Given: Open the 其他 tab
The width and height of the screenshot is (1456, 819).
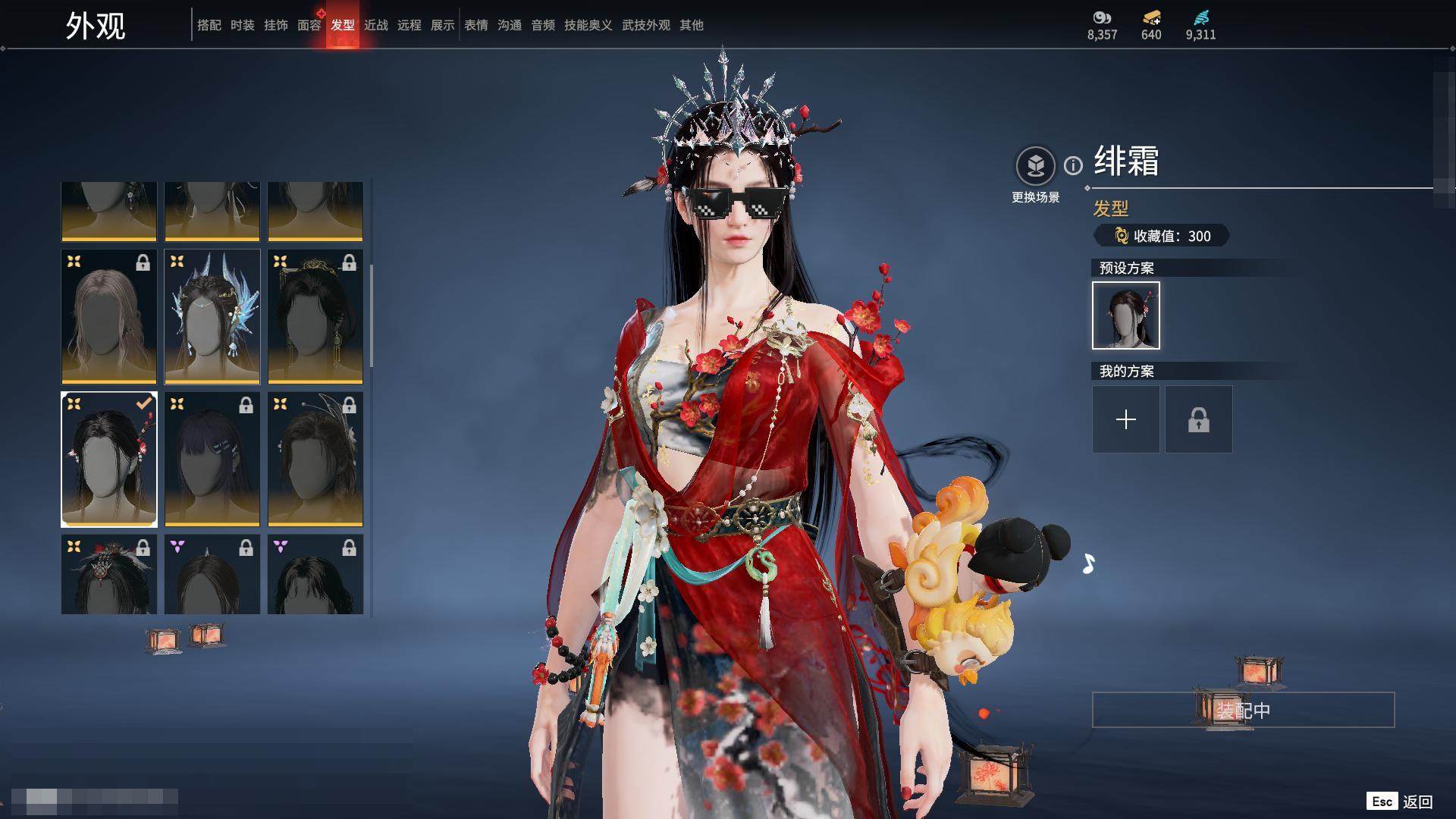Looking at the screenshot, I should pos(692,25).
